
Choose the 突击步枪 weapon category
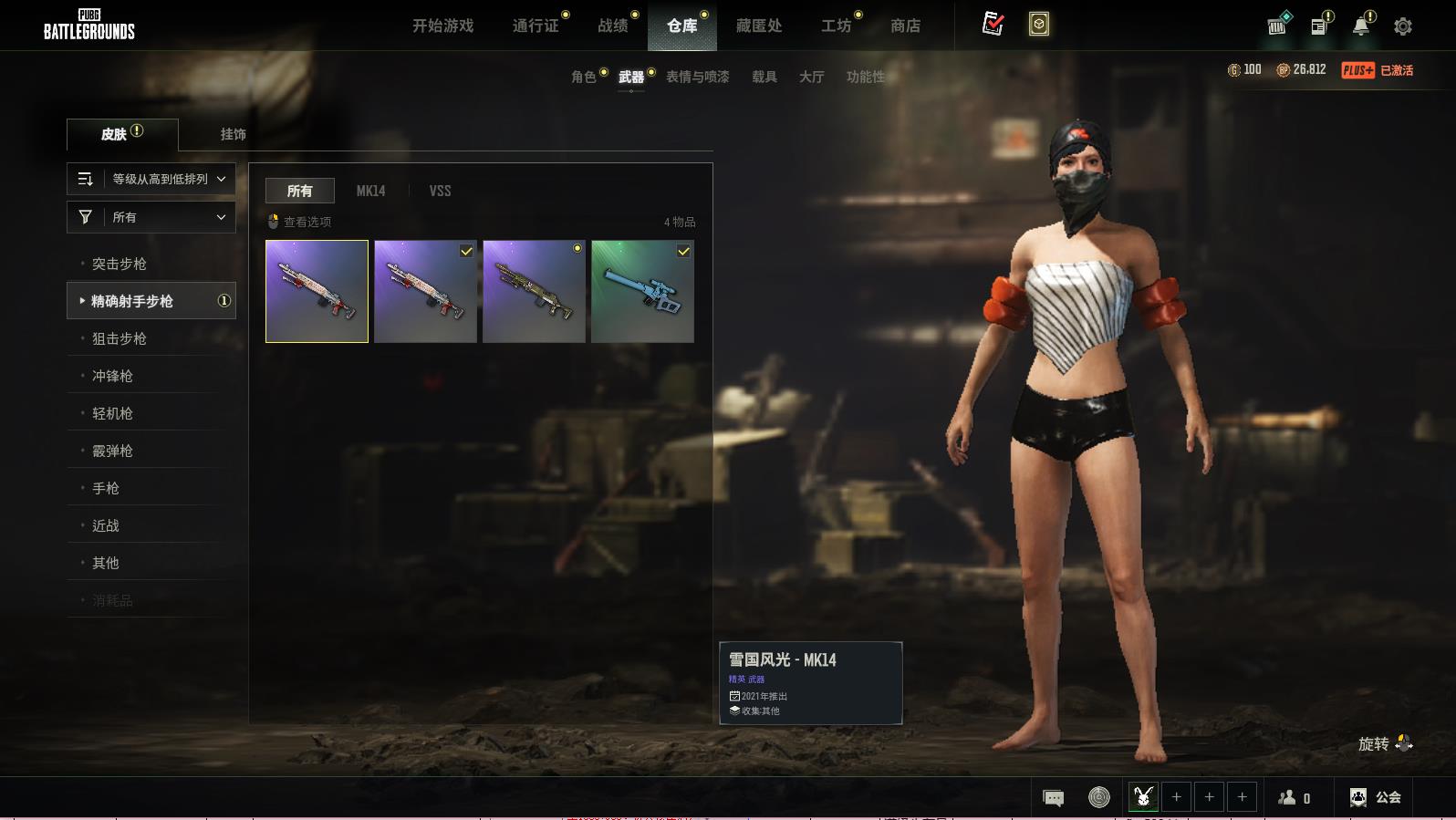[x=120, y=264]
